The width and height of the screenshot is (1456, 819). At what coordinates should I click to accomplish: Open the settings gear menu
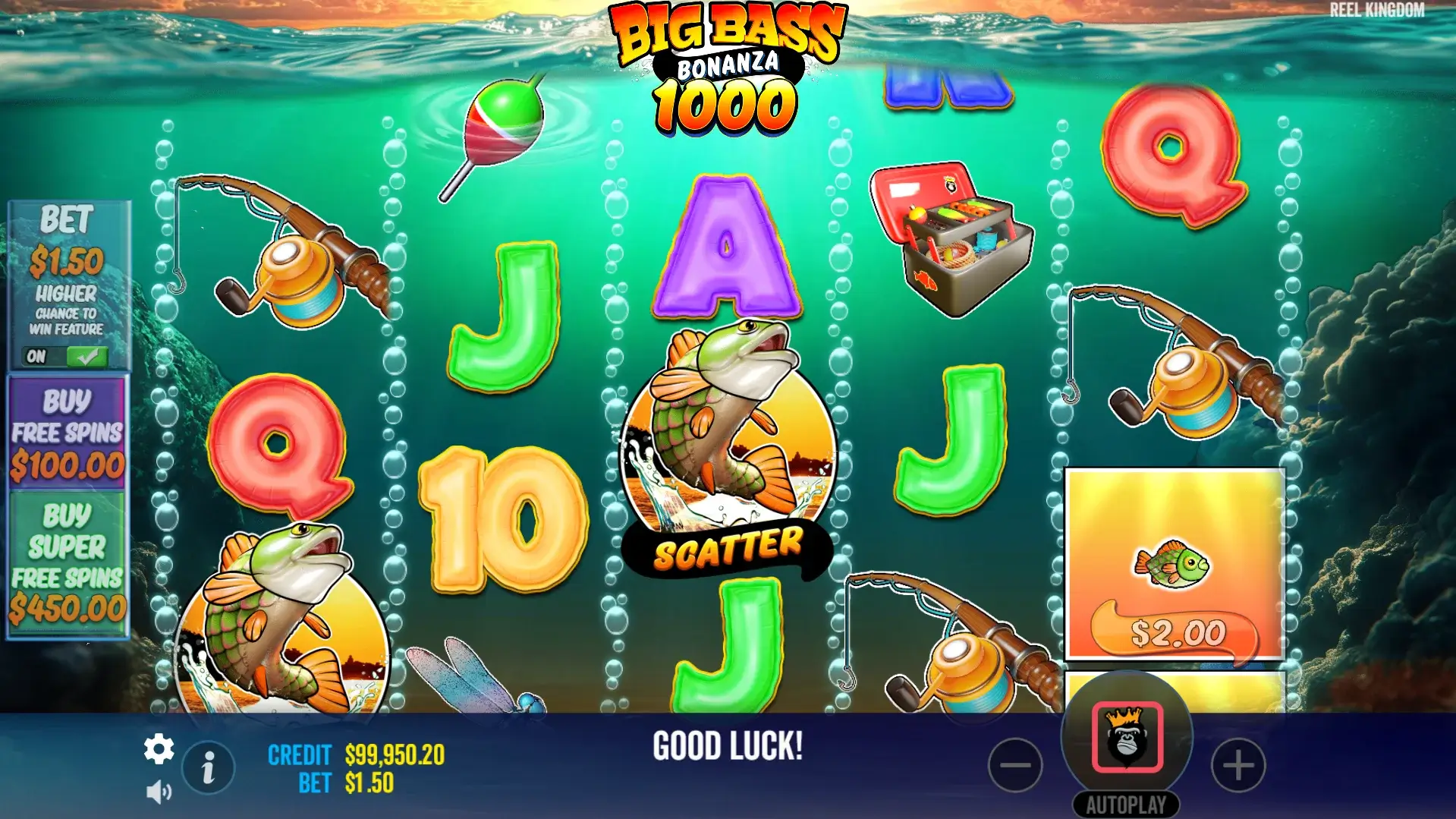point(159,750)
